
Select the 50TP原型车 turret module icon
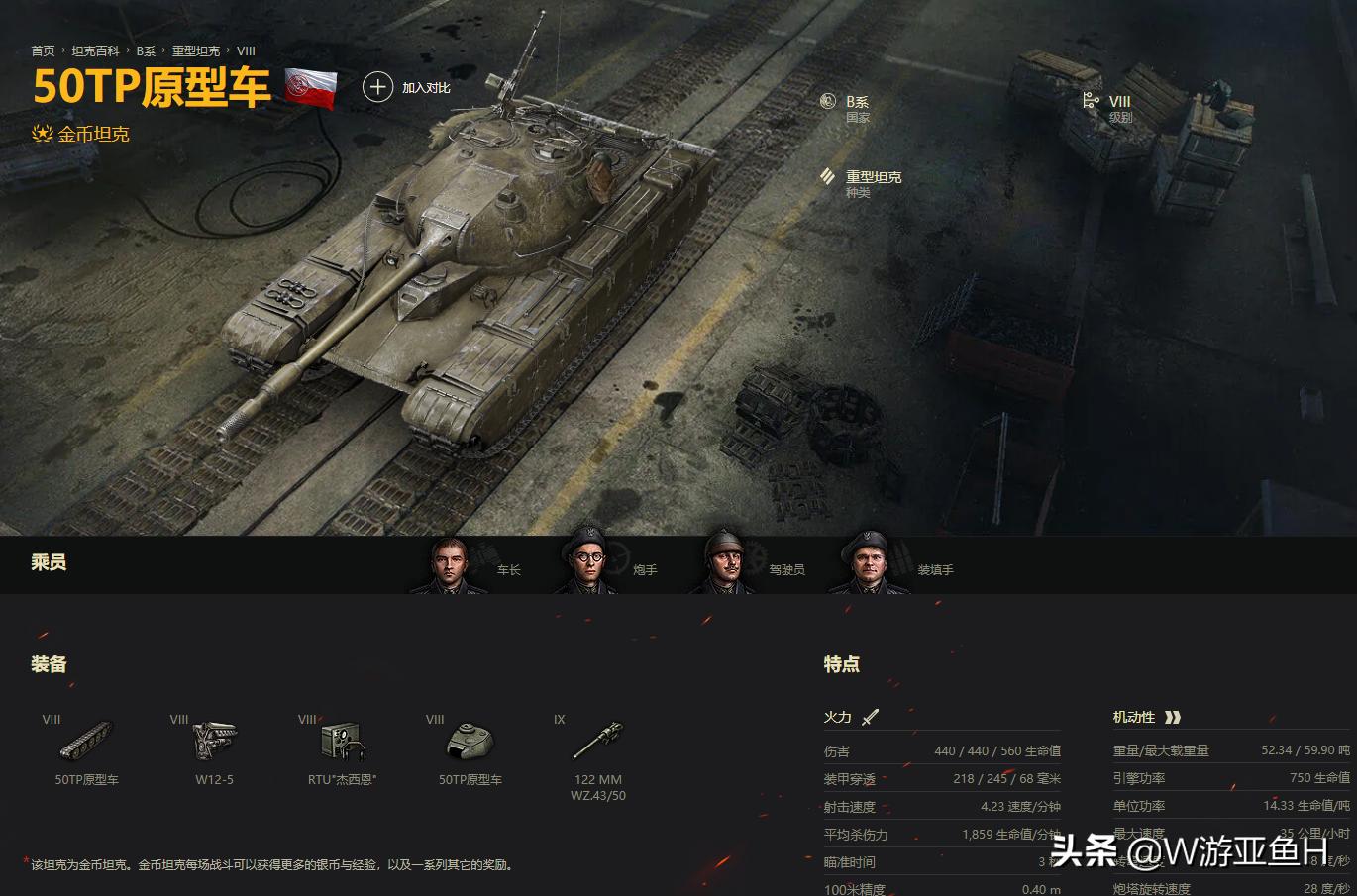pyautogui.click(x=470, y=740)
